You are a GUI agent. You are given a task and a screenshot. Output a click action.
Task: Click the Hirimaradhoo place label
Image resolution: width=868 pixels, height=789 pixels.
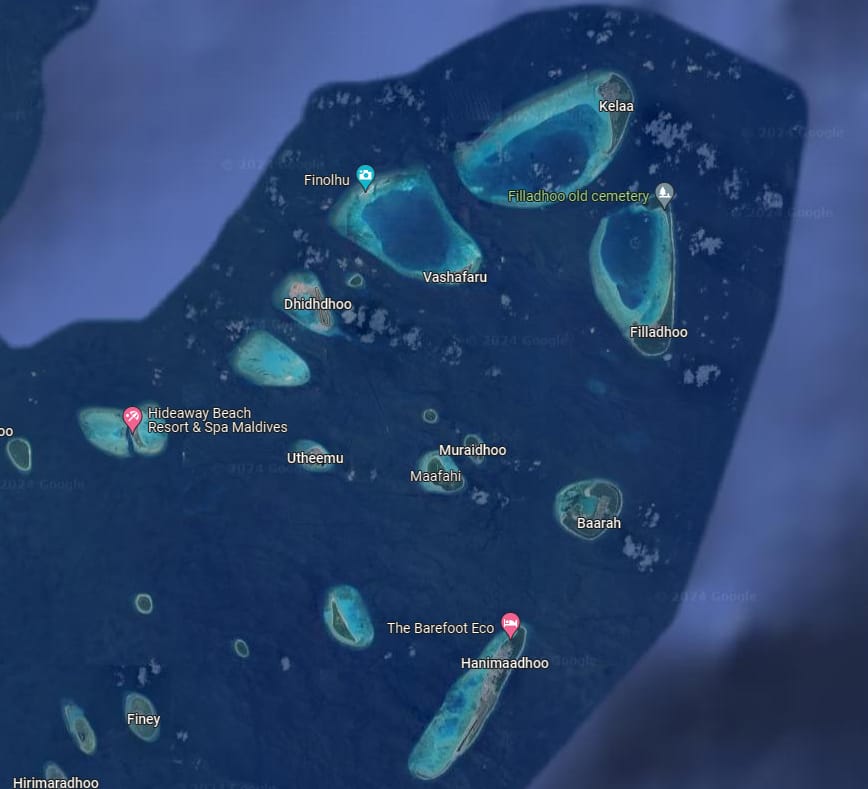(x=56, y=782)
